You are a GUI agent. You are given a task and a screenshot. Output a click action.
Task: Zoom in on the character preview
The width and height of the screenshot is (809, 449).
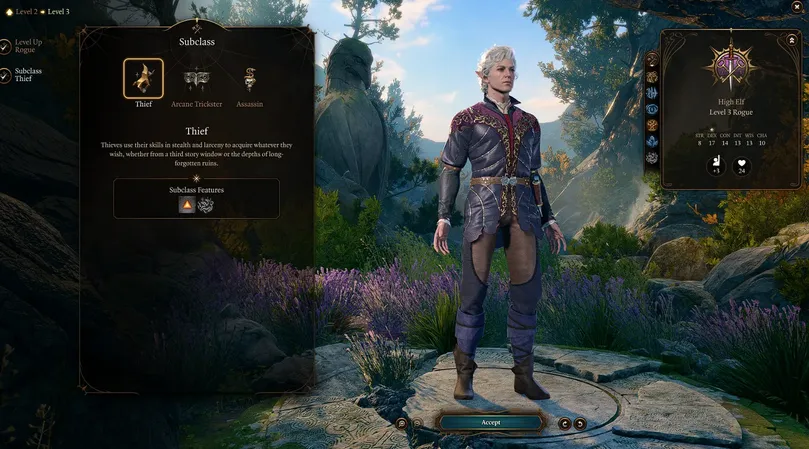pos(401,423)
